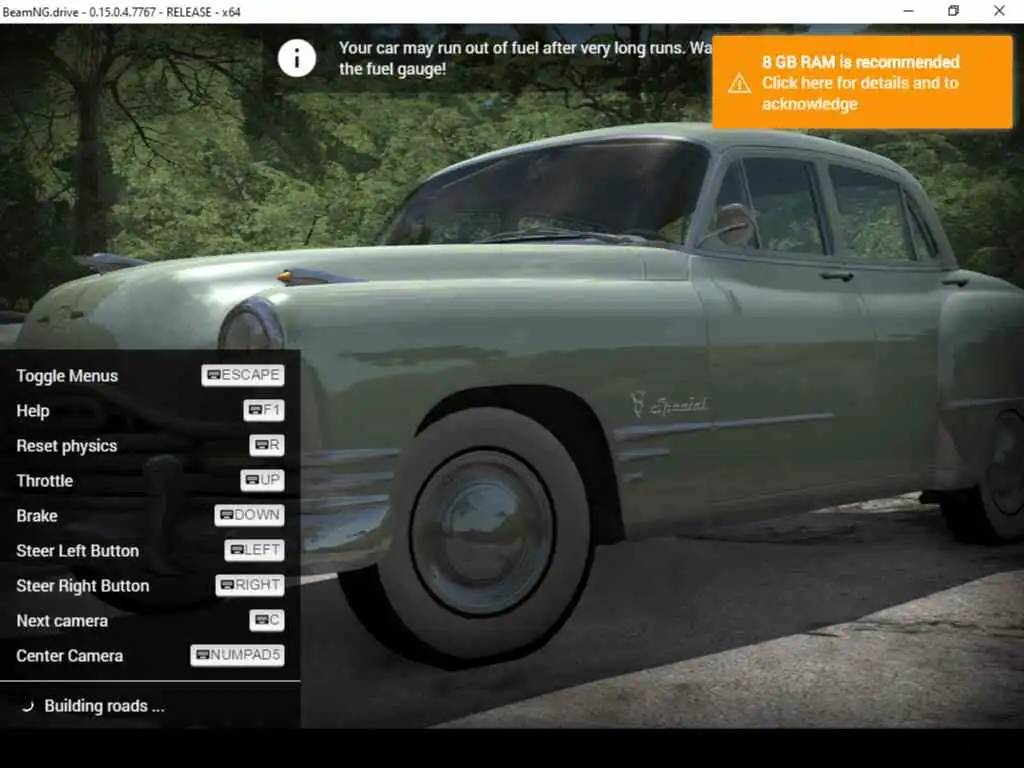Close the BeamNG.drive window
This screenshot has height=768, width=1024.
click(999, 11)
